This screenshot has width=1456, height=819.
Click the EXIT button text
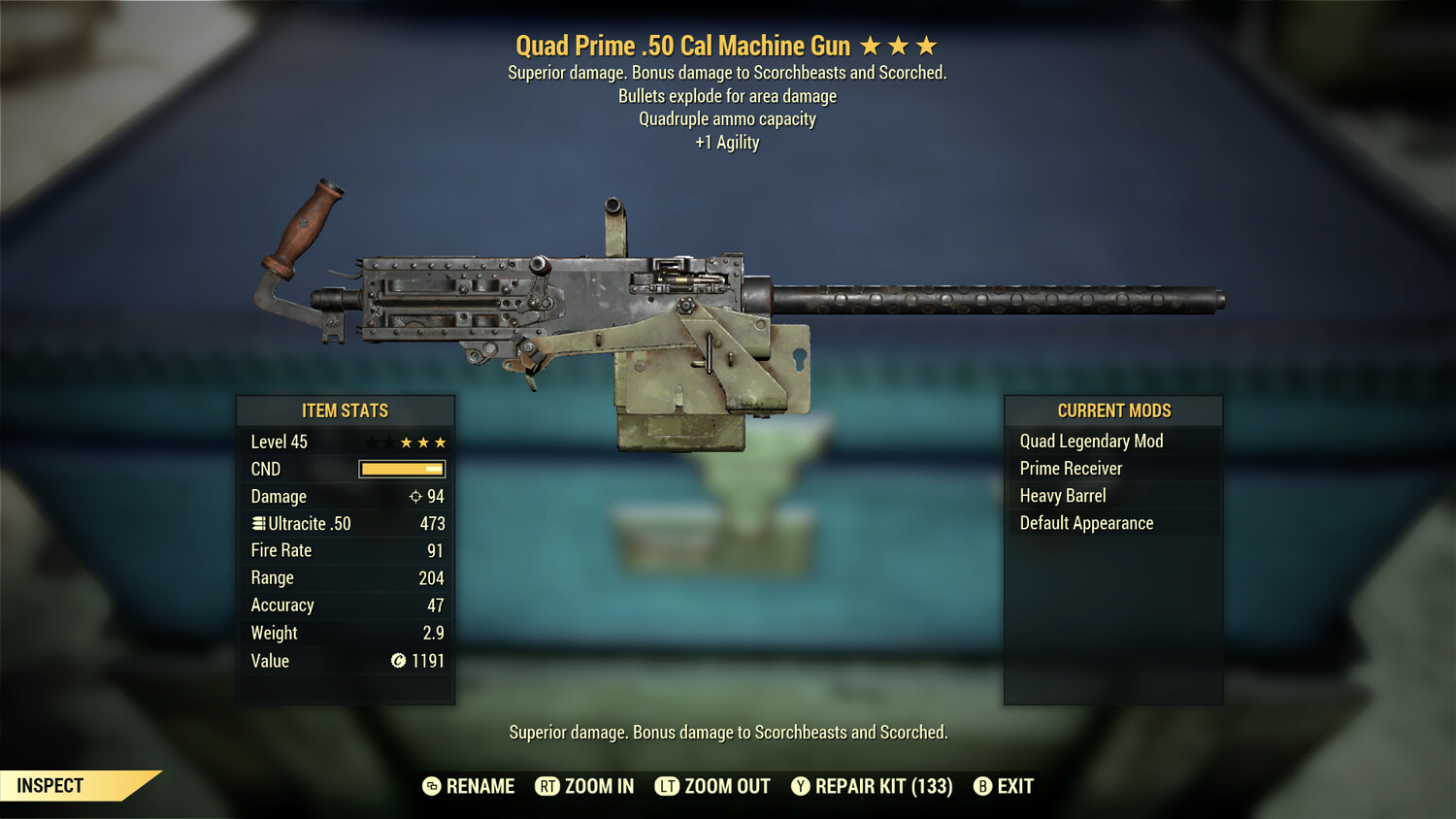click(x=1014, y=786)
